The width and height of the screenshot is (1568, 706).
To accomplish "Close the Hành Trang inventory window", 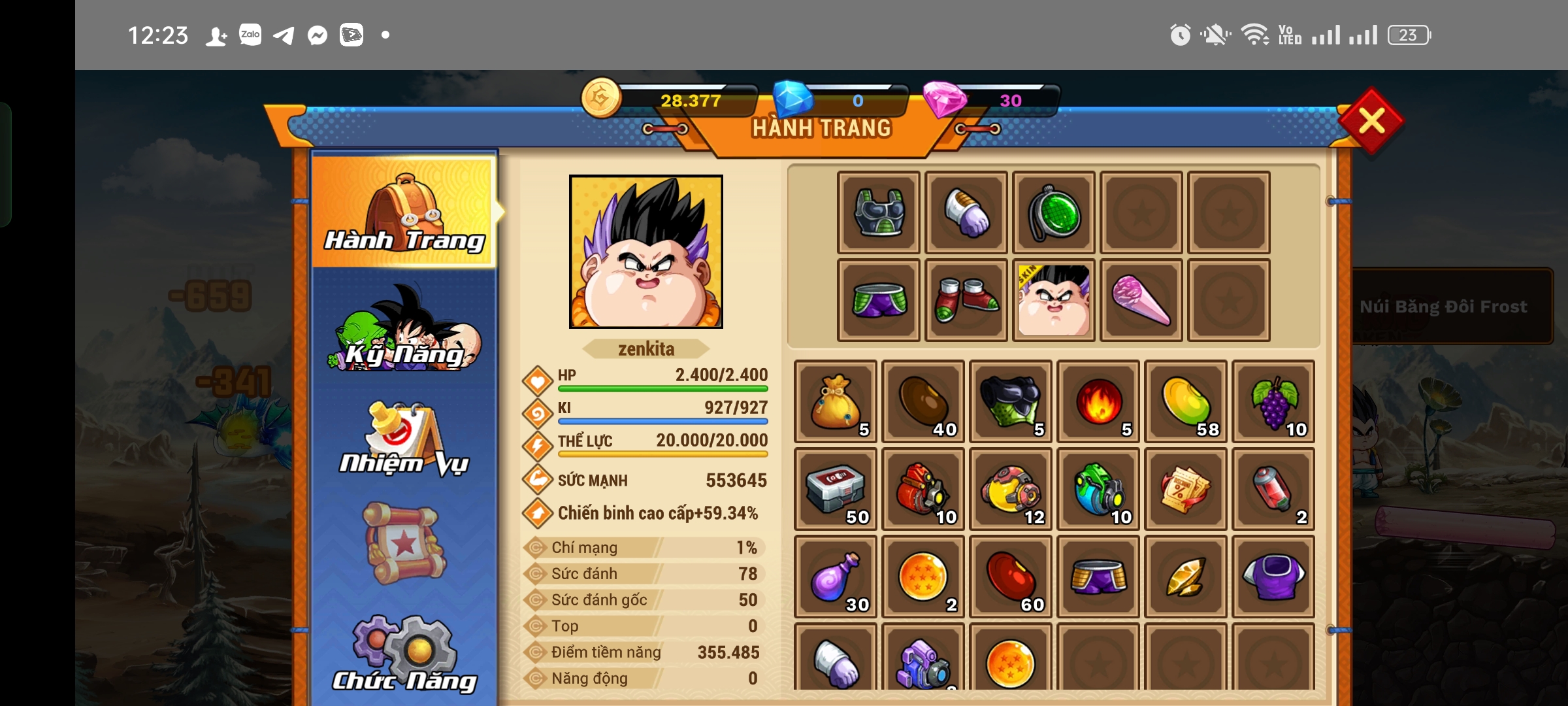I will click(x=1371, y=122).
